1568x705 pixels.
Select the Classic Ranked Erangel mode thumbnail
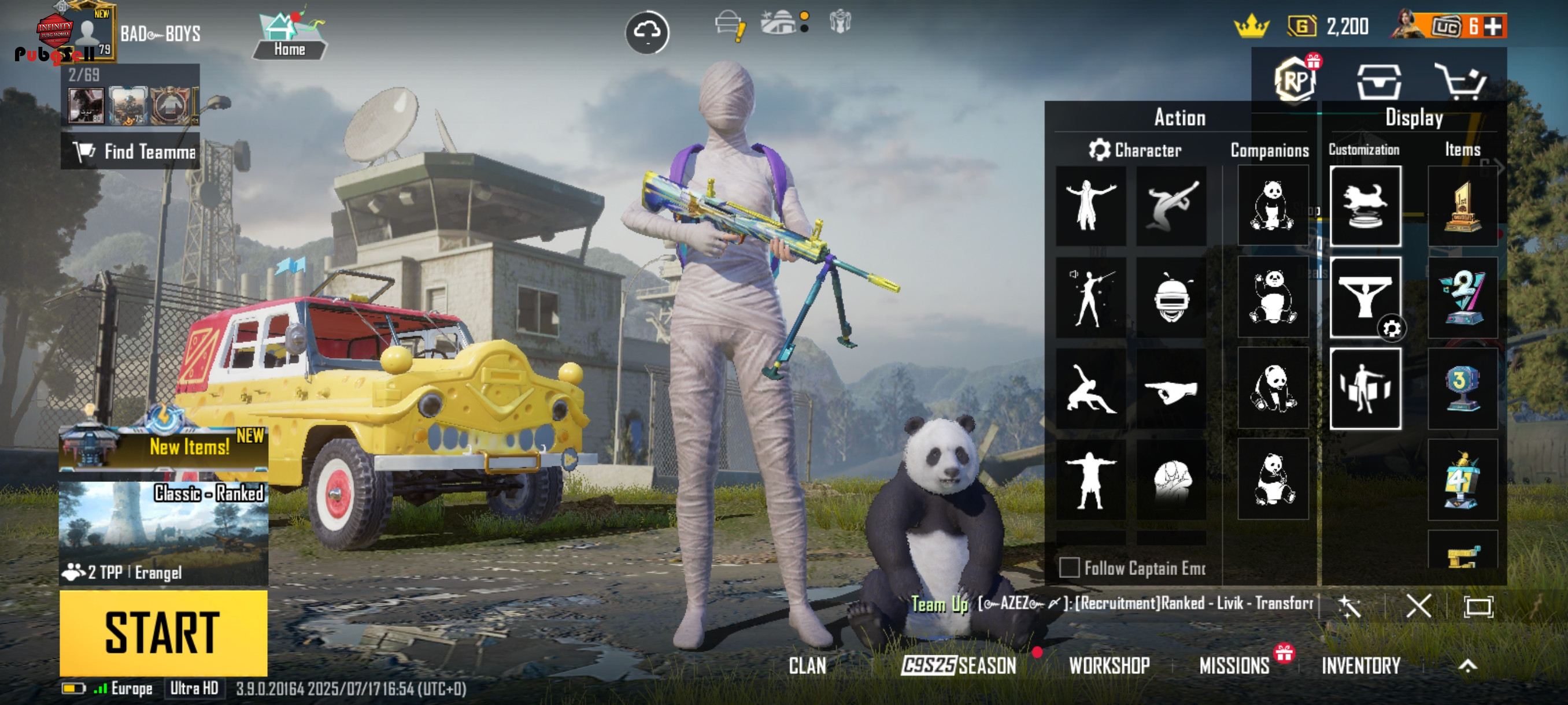click(163, 532)
